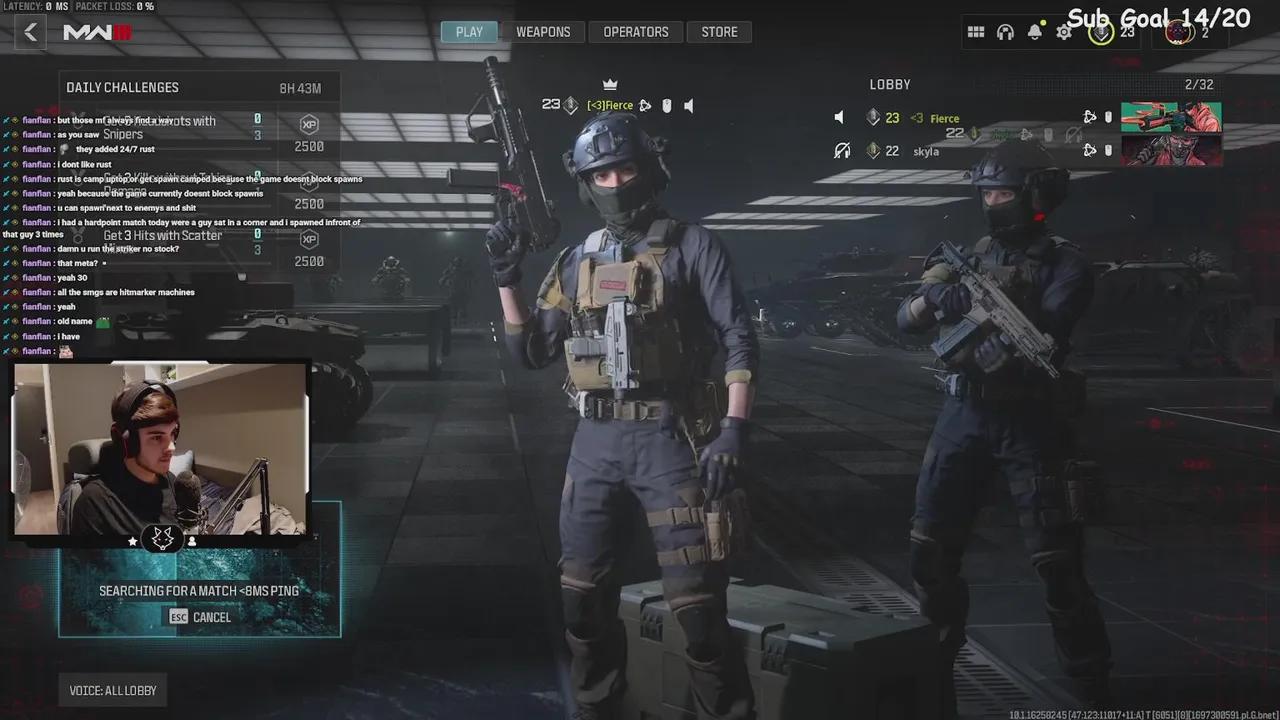Switch to the WEAPONS tab
The height and width of the screenshot is (720, 1280).
(x=544, y=31)
